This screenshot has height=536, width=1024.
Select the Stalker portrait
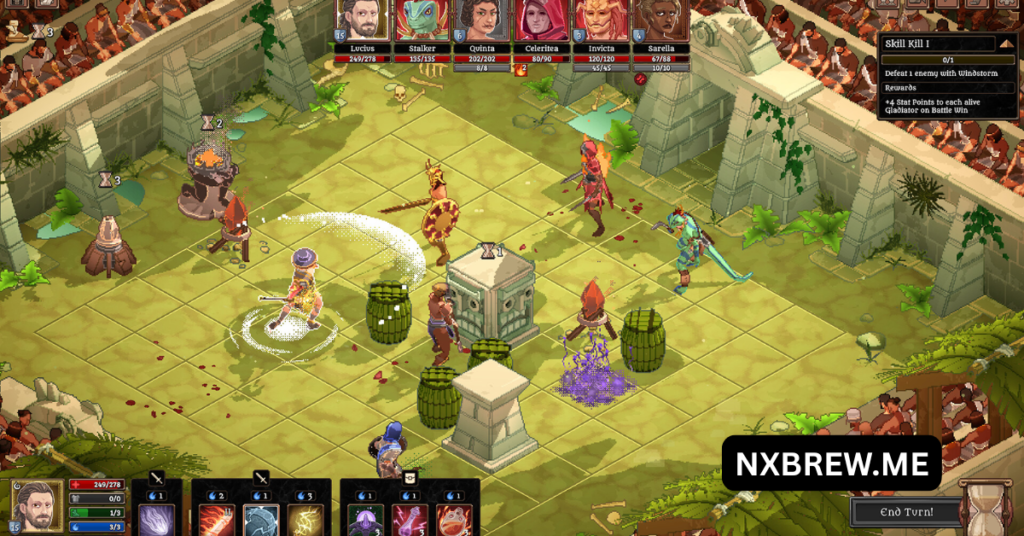pos(422,20)
